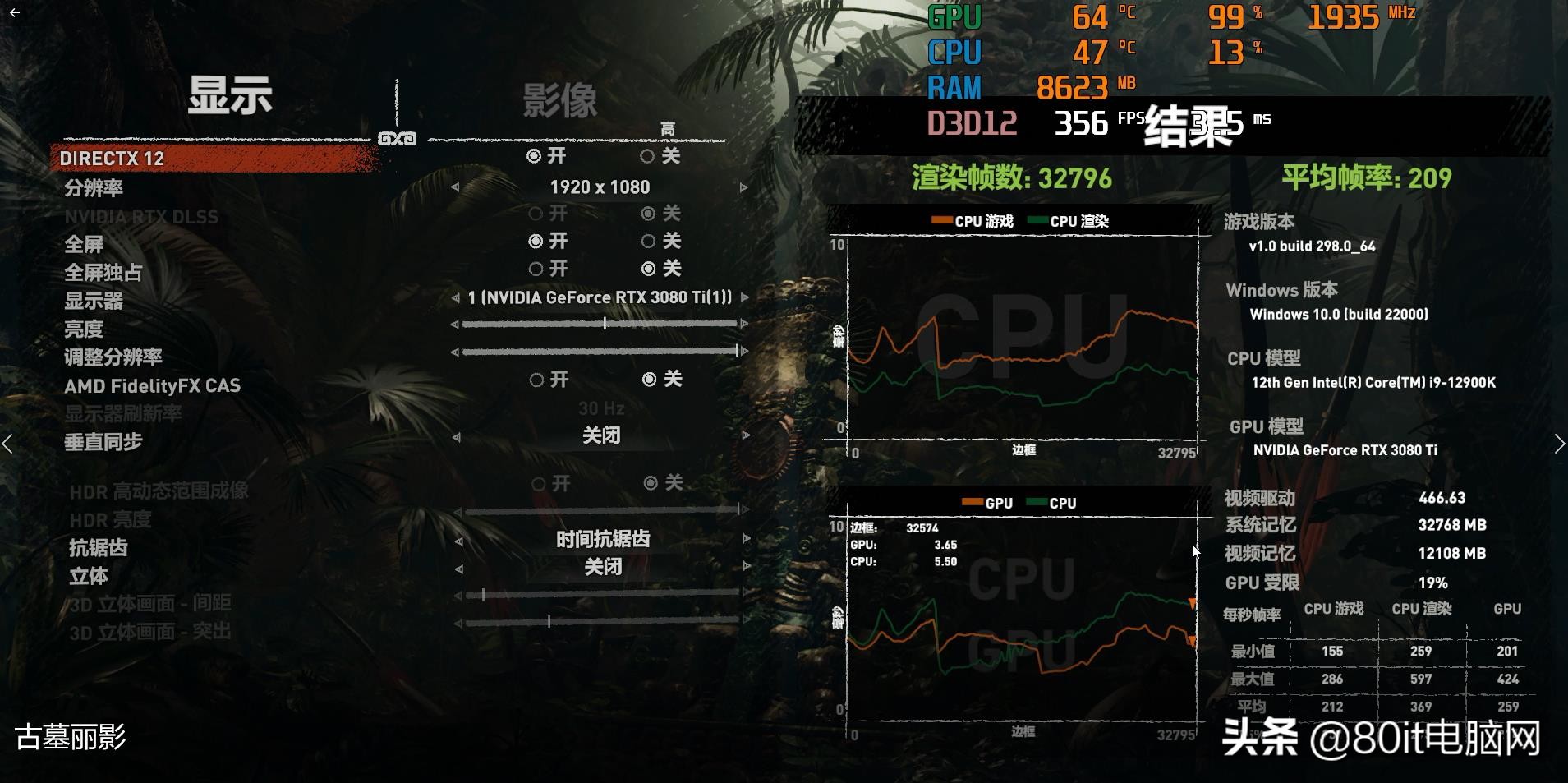Enable 全屏独占 with the 开 radio button
Image resolution: width=1568 pixels, height=783 pixels.
[536, 269]
